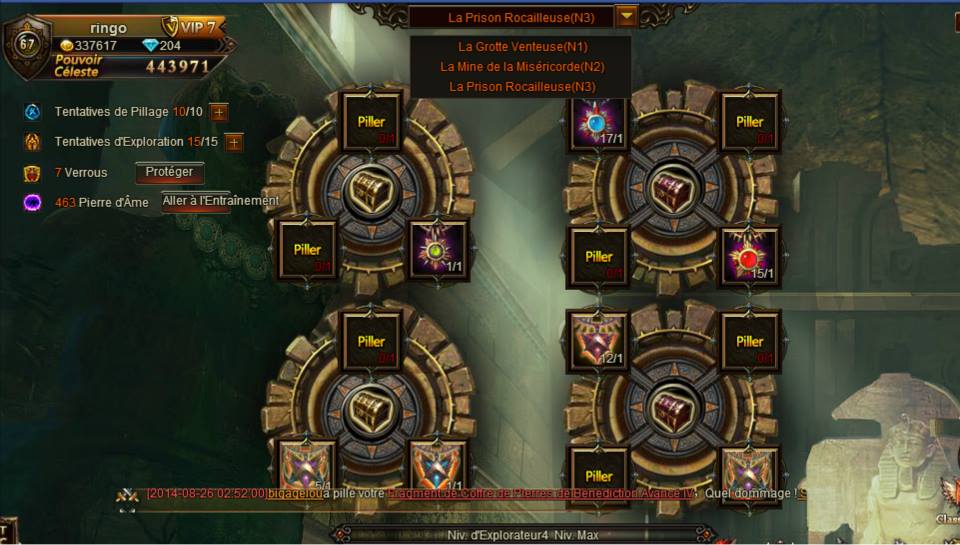
Task: Select the crest fragment showing 12/1
Action: [598, 340]
